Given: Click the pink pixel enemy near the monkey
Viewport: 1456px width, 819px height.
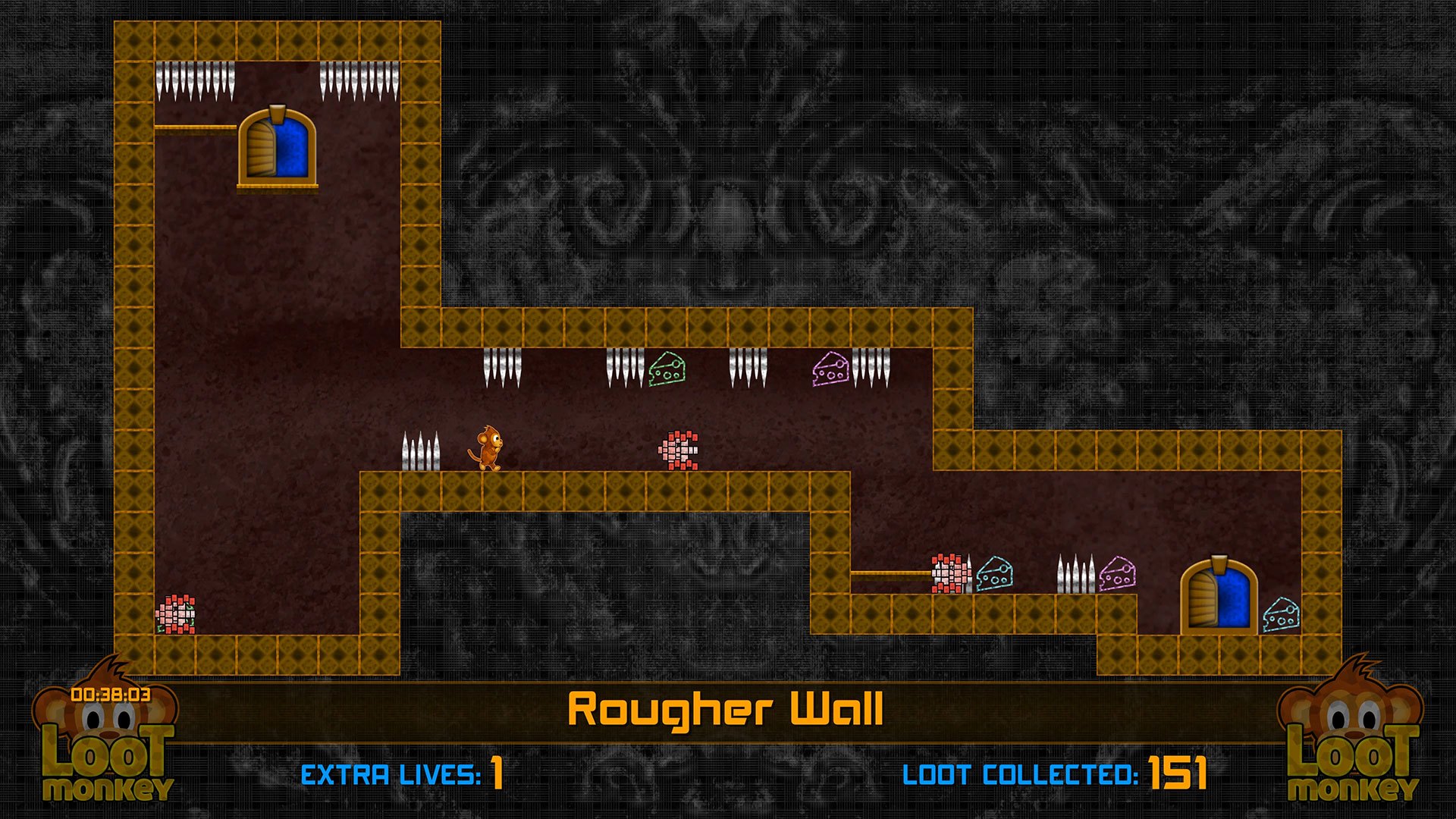Looking at the screenshot, I should [x=677, y=449].
